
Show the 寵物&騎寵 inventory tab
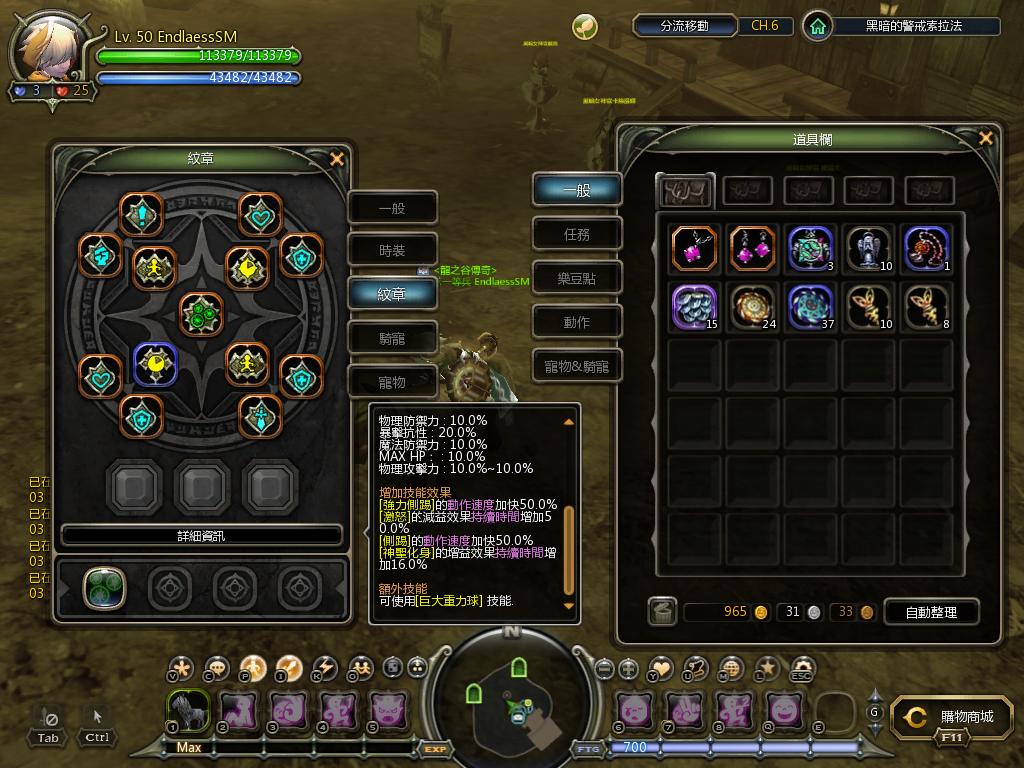tap(577, 367)
